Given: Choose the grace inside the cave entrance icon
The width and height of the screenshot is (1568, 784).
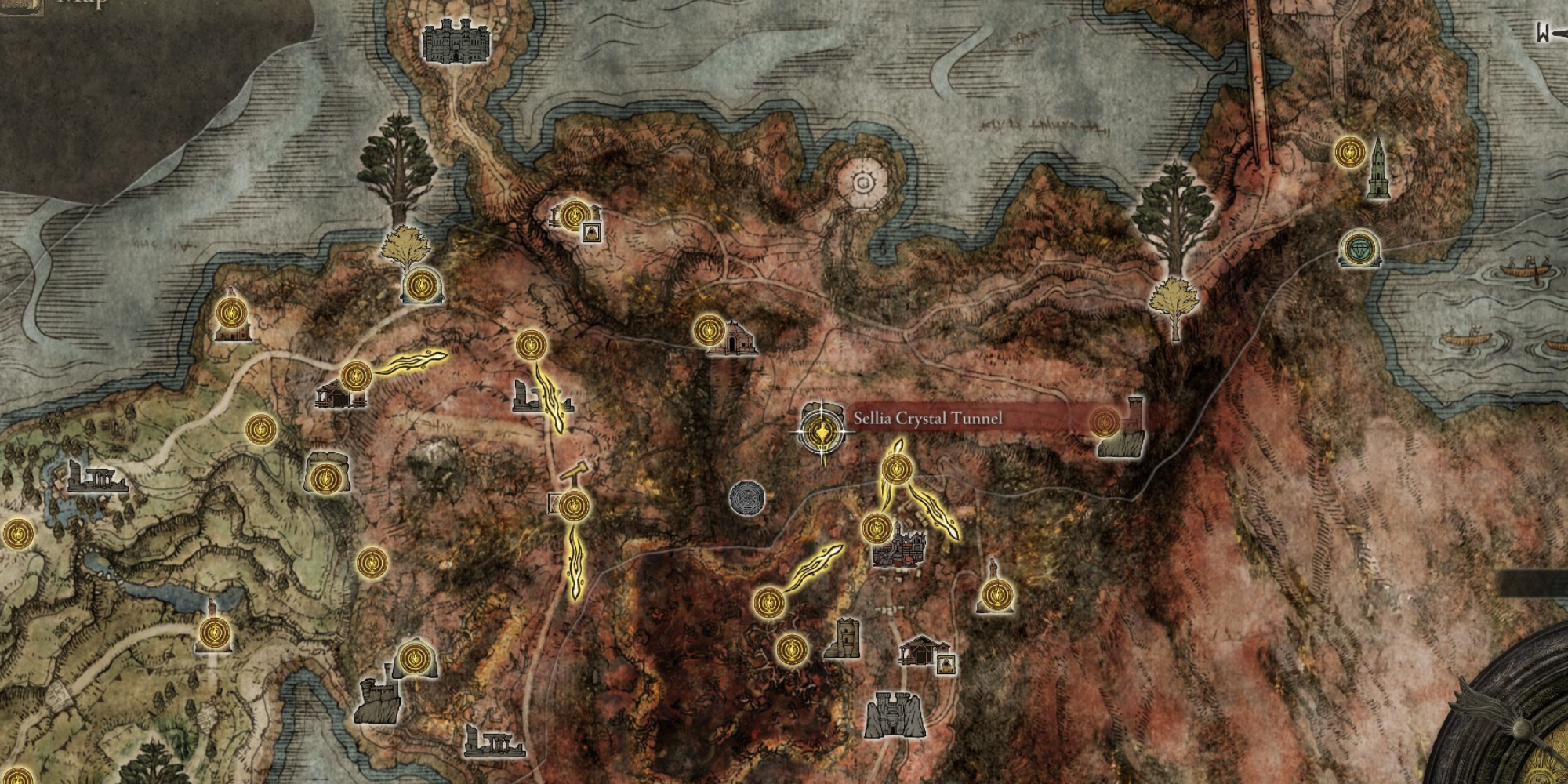Looking at the screenshot, I should tap(324, 477).
